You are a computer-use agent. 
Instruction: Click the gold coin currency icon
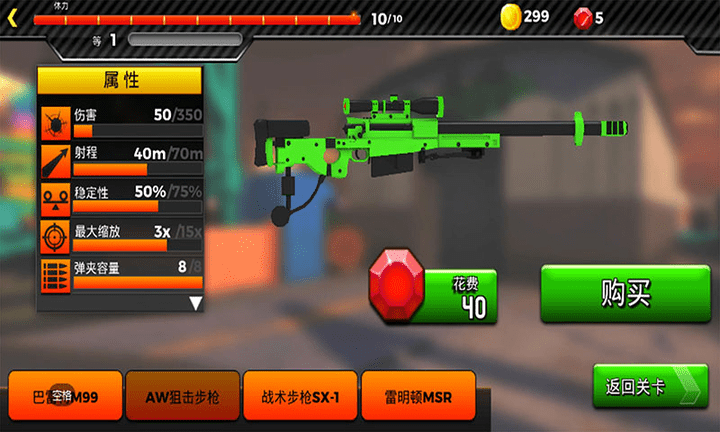(x=511, y=16)
